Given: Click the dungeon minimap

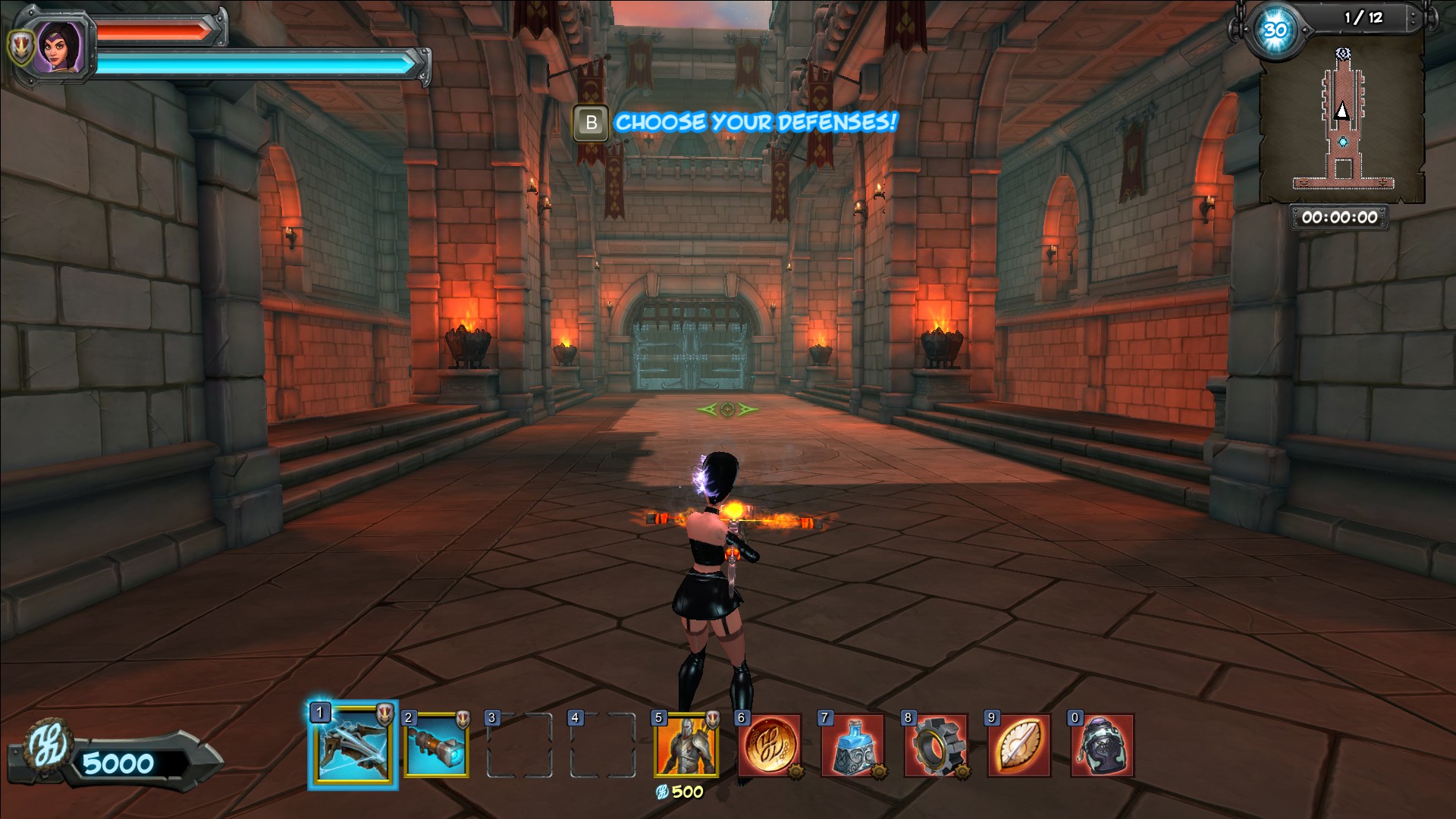Looking at the screenshot, I should pyautogui.click(x=1341, y=121).
